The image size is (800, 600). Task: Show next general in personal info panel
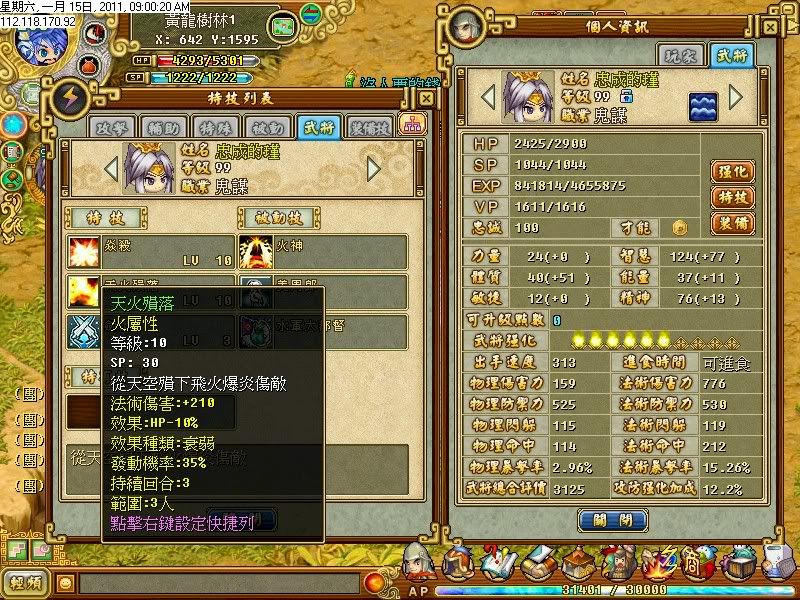tap(736, 97)
